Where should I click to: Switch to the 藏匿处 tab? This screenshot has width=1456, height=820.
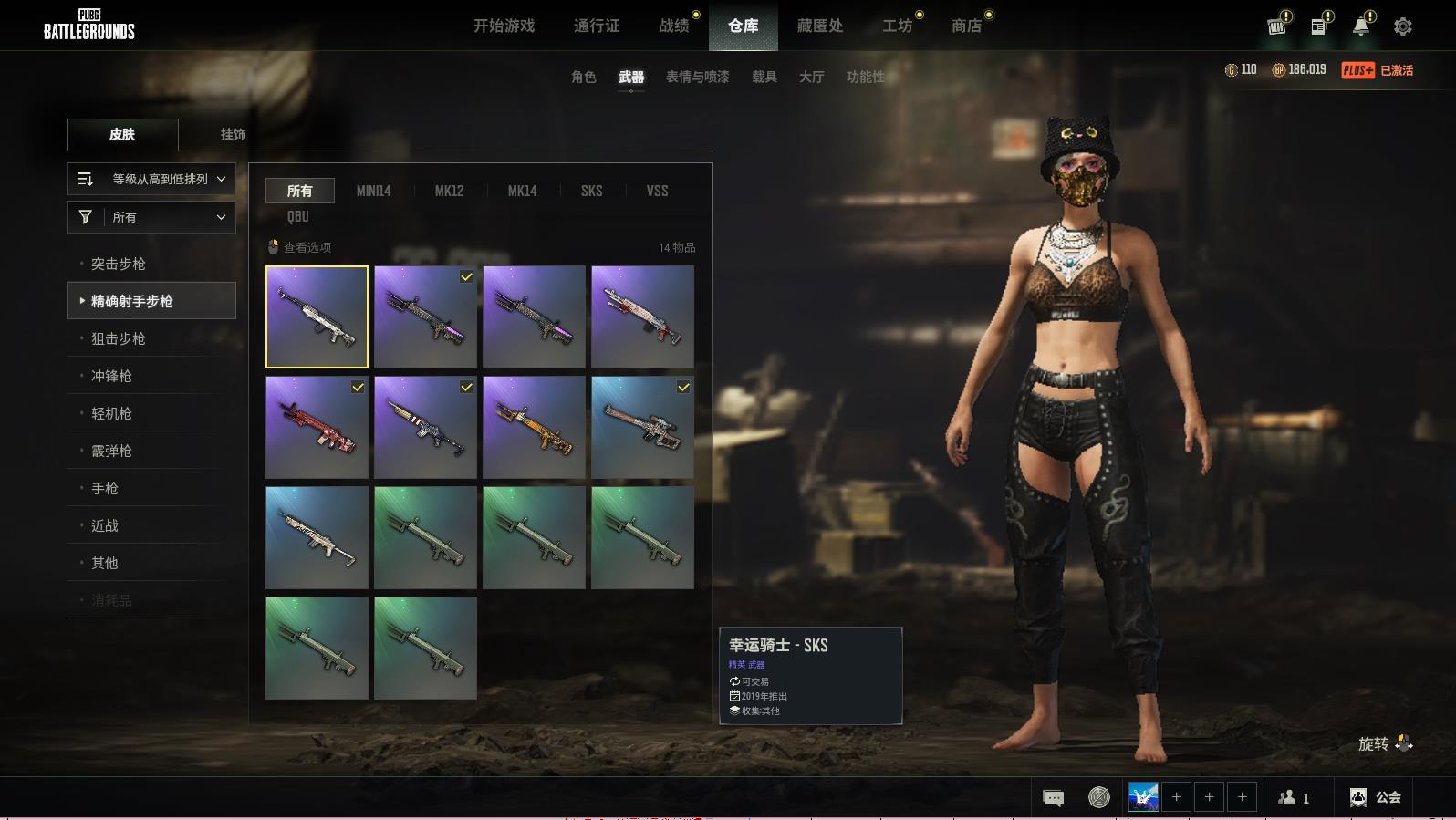pos(819,26)
